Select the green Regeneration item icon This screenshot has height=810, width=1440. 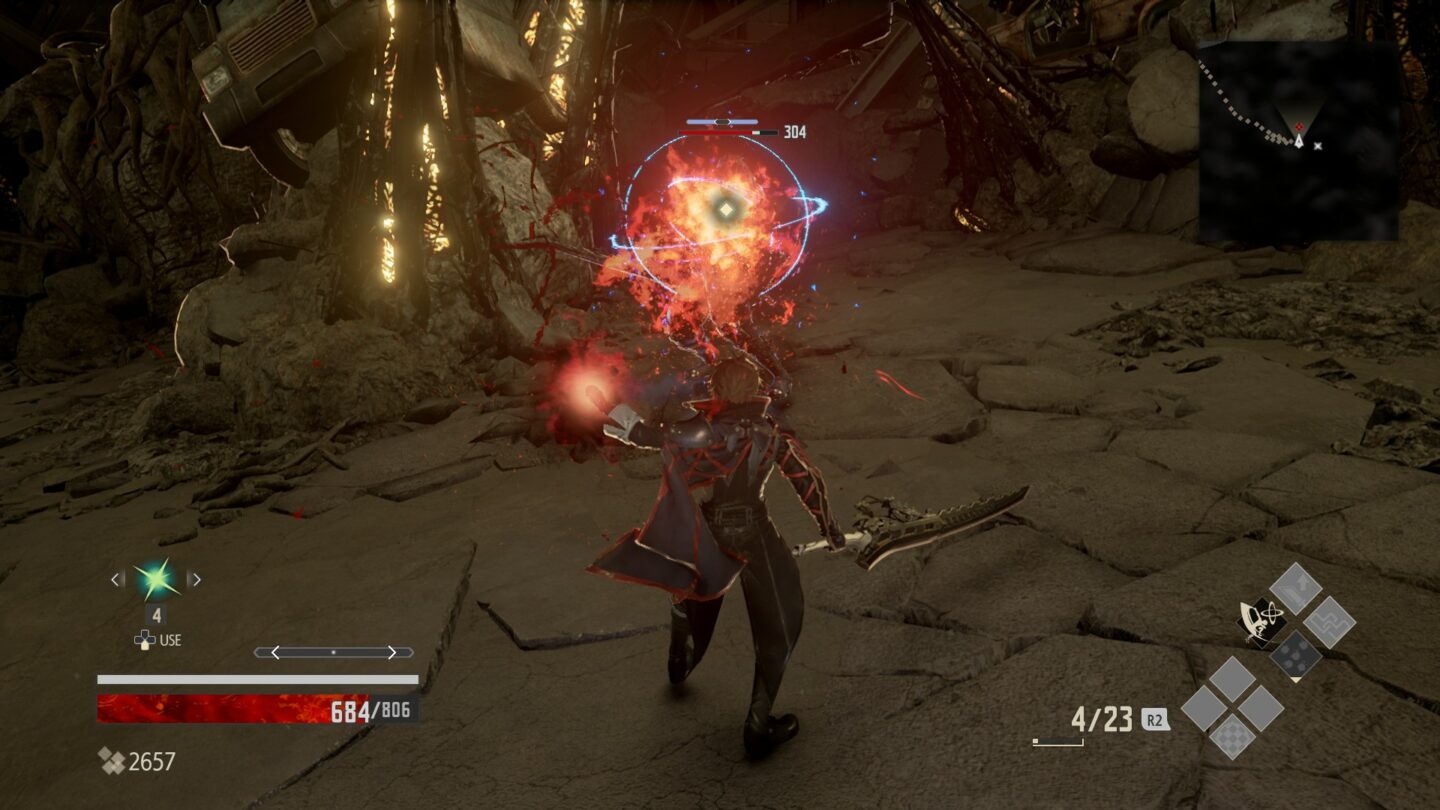156,580
